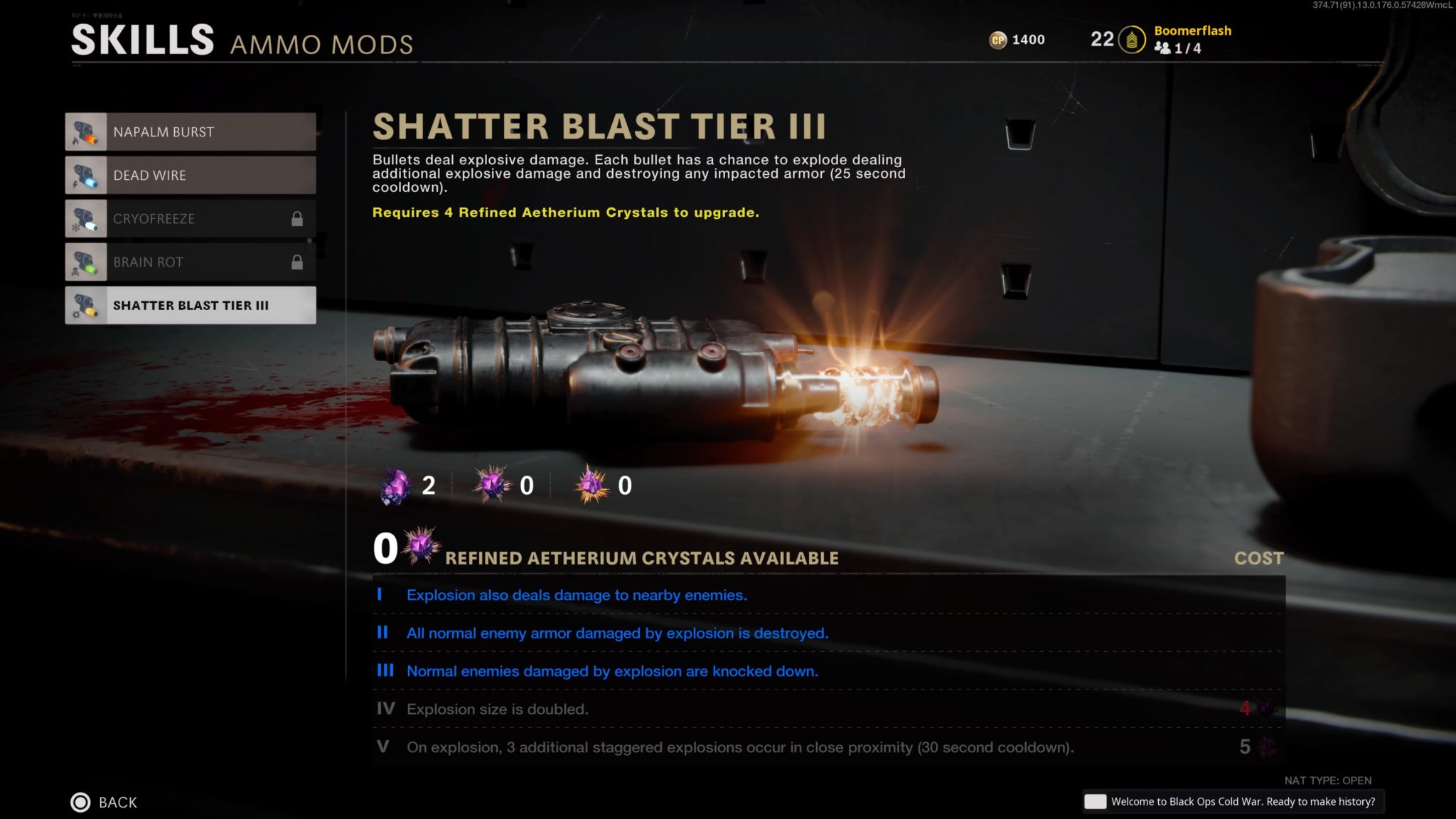Select the Cryofreeze snowflake icon
1456x819 pixels.
tap(87, 218)
